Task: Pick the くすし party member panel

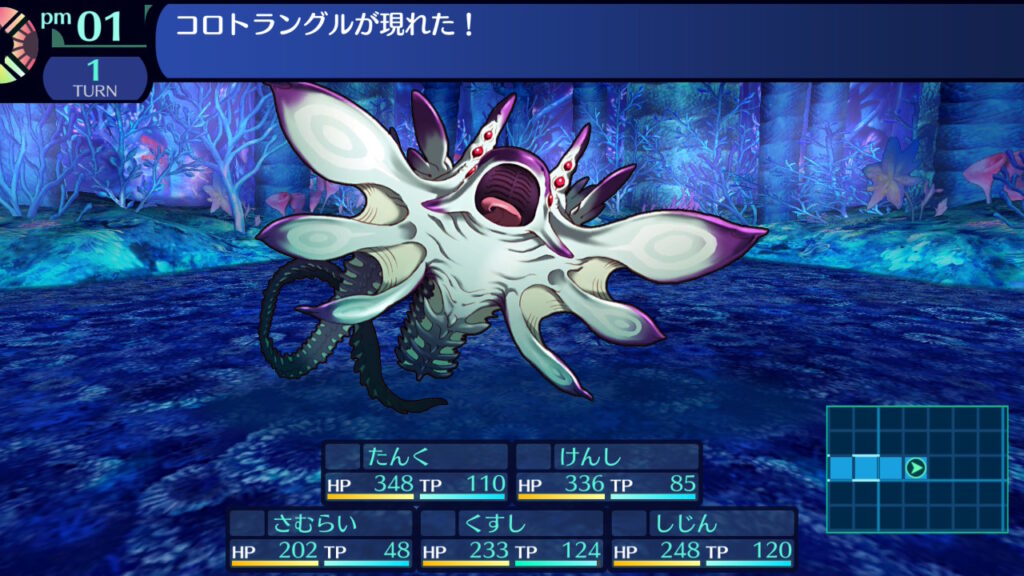Action: 511,538
